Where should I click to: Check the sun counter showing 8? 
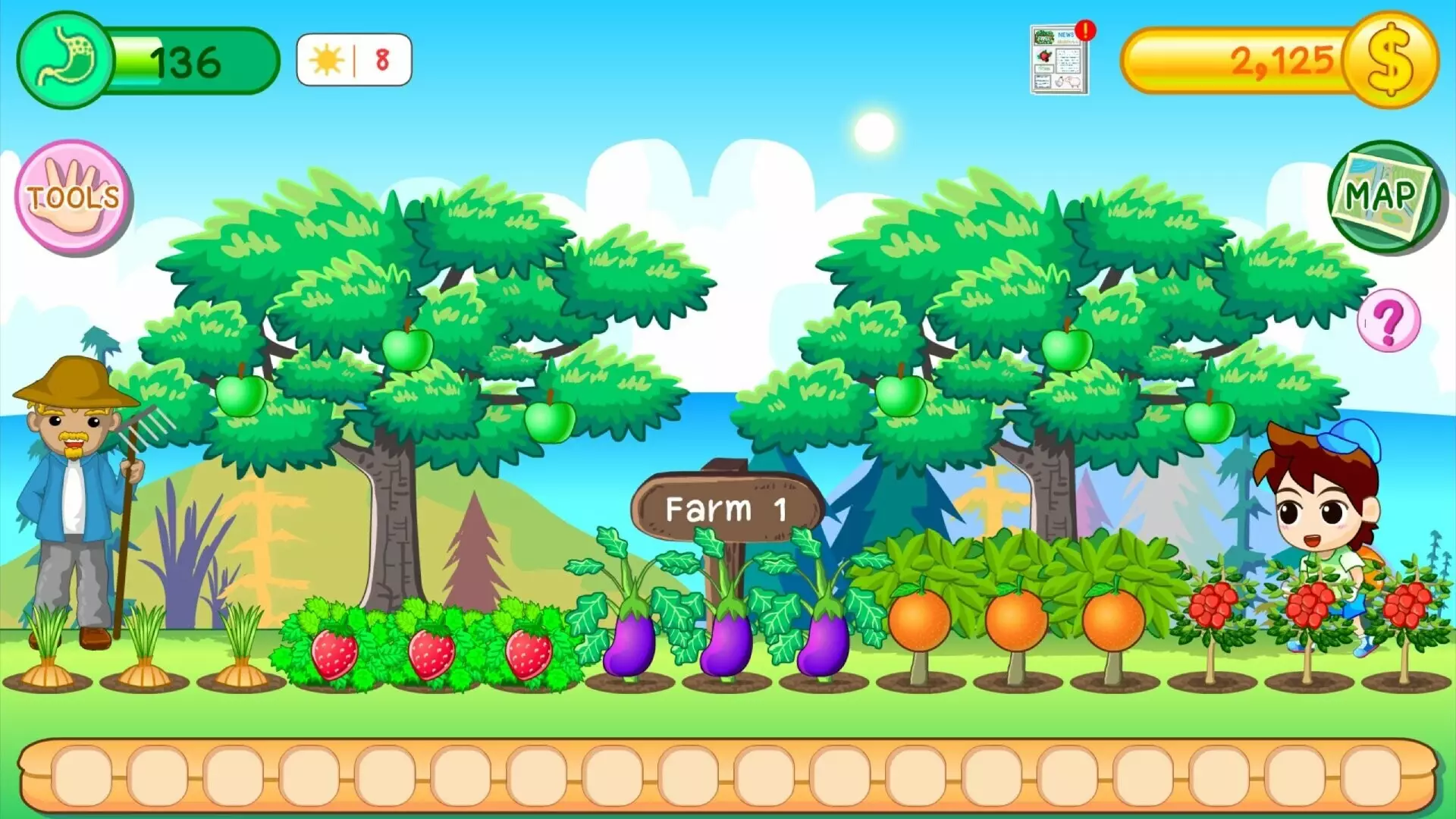351,57
